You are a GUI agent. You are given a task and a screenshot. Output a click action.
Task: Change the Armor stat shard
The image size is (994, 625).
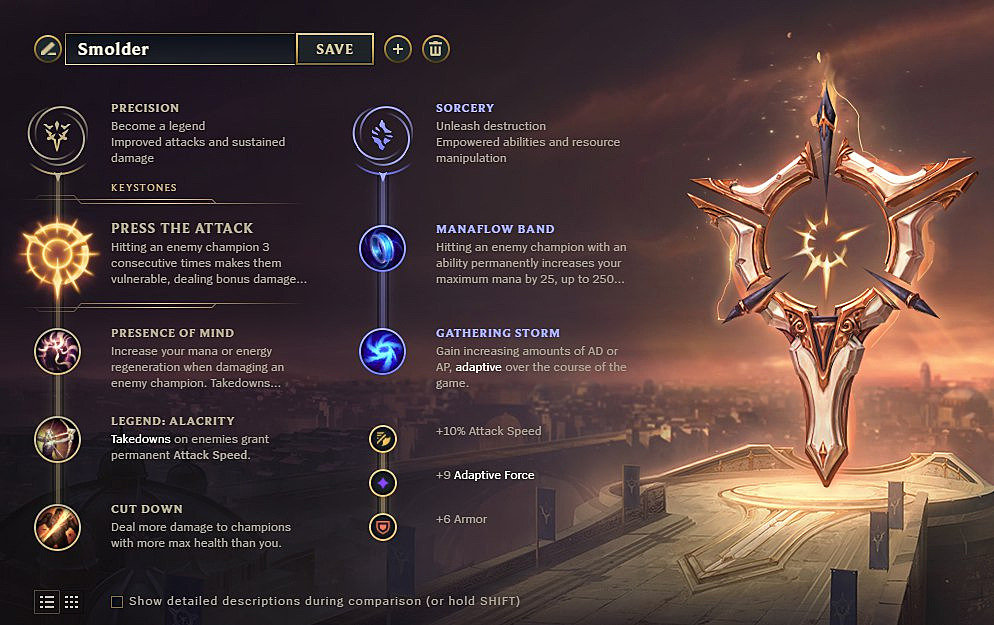coord(382,526)
